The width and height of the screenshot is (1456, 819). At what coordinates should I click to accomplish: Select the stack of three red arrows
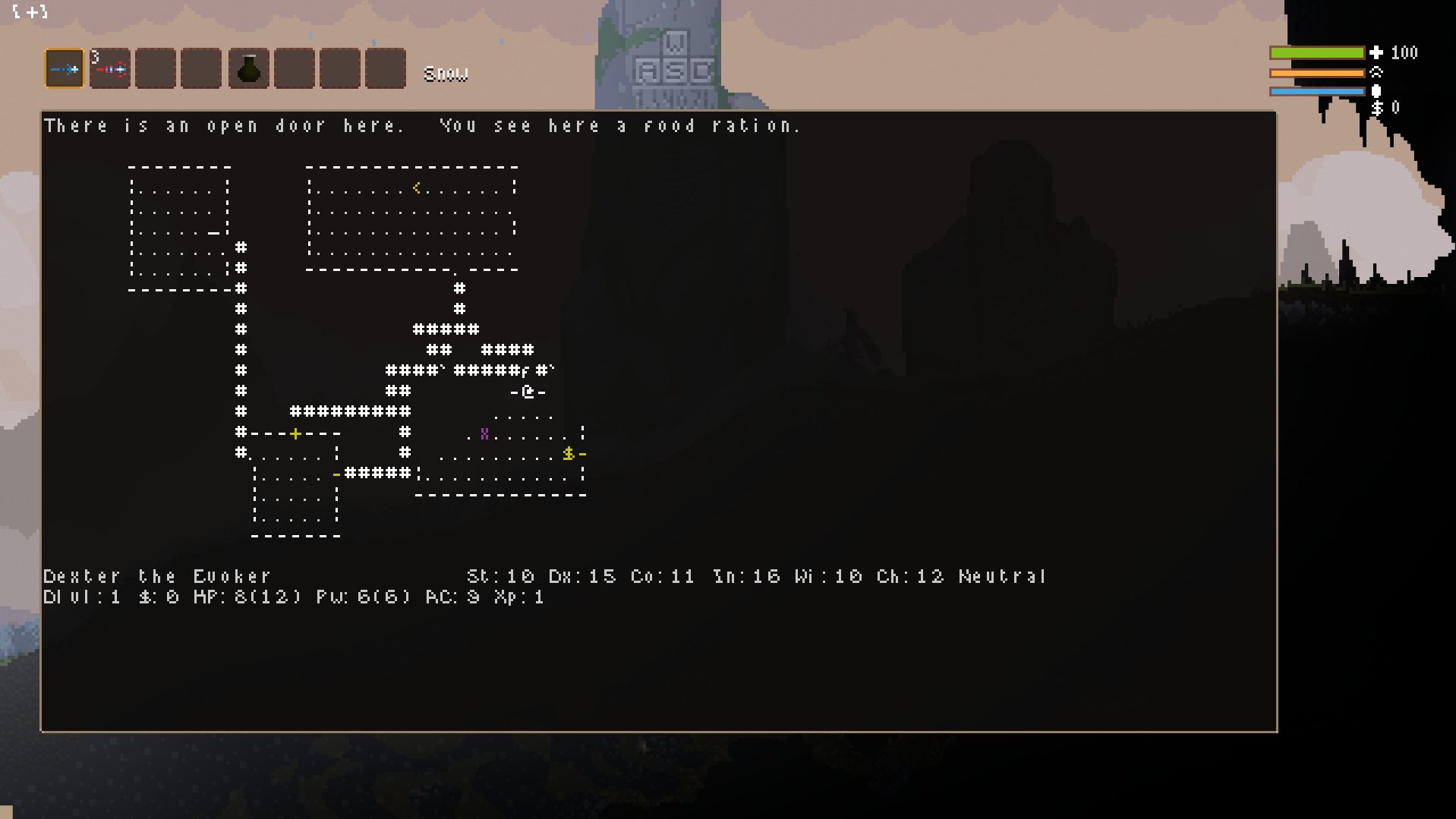110,68
